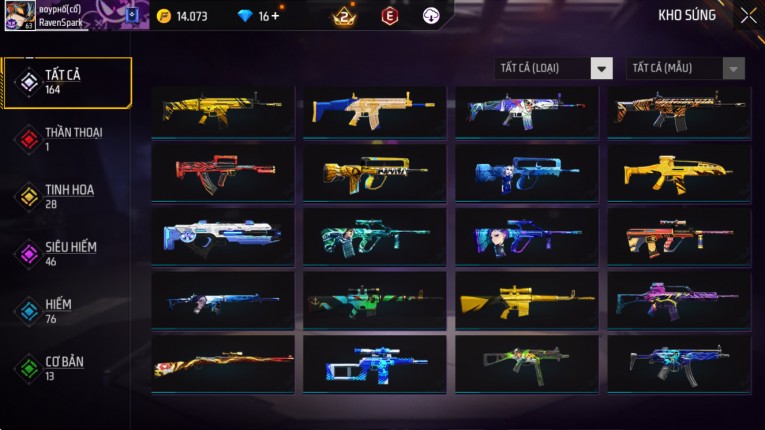Open the RavenSpark player profile avatar
765x430 pixels.
point(20,16)
